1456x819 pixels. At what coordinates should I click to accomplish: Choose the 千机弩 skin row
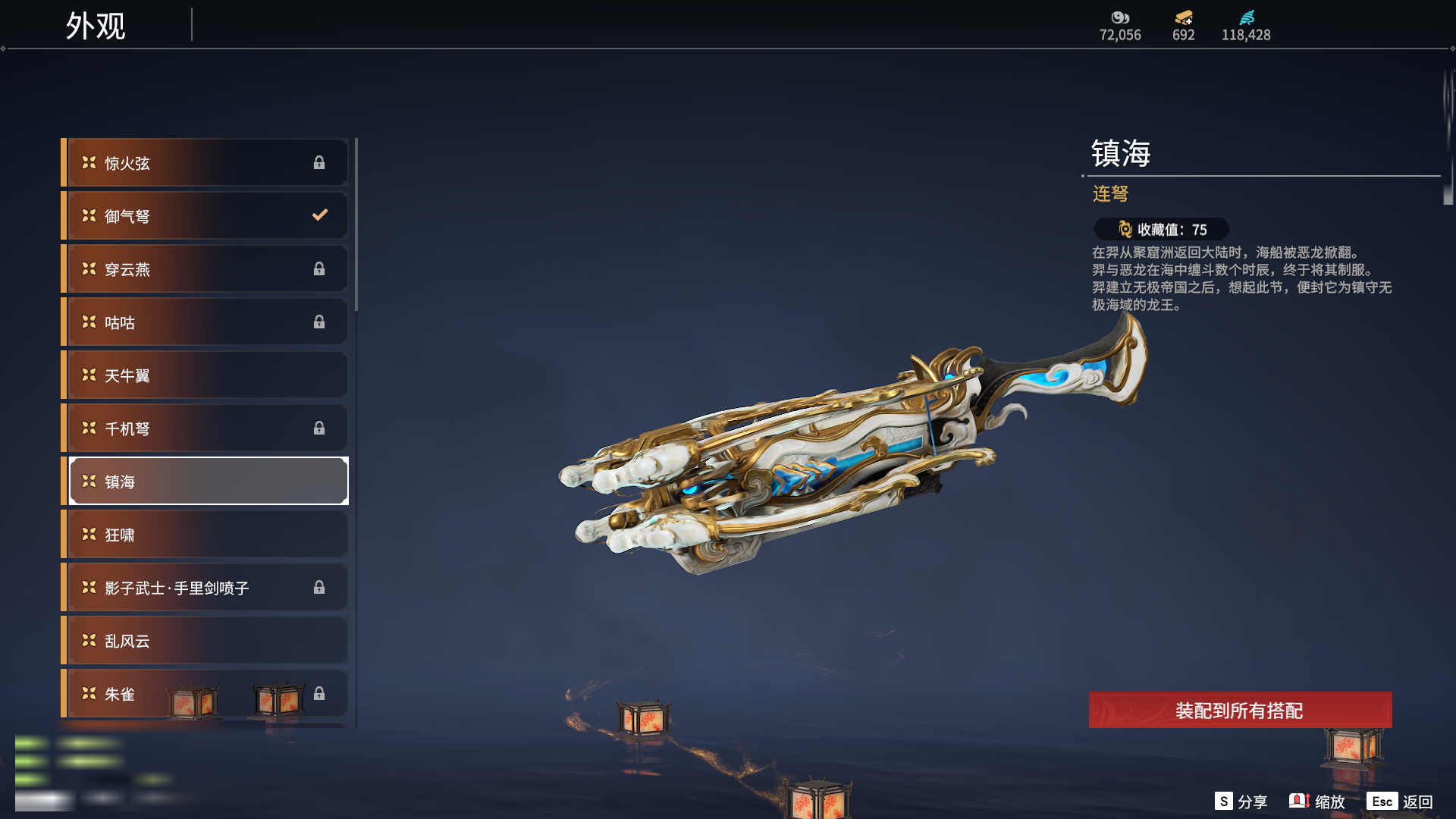tap(205, 428)
